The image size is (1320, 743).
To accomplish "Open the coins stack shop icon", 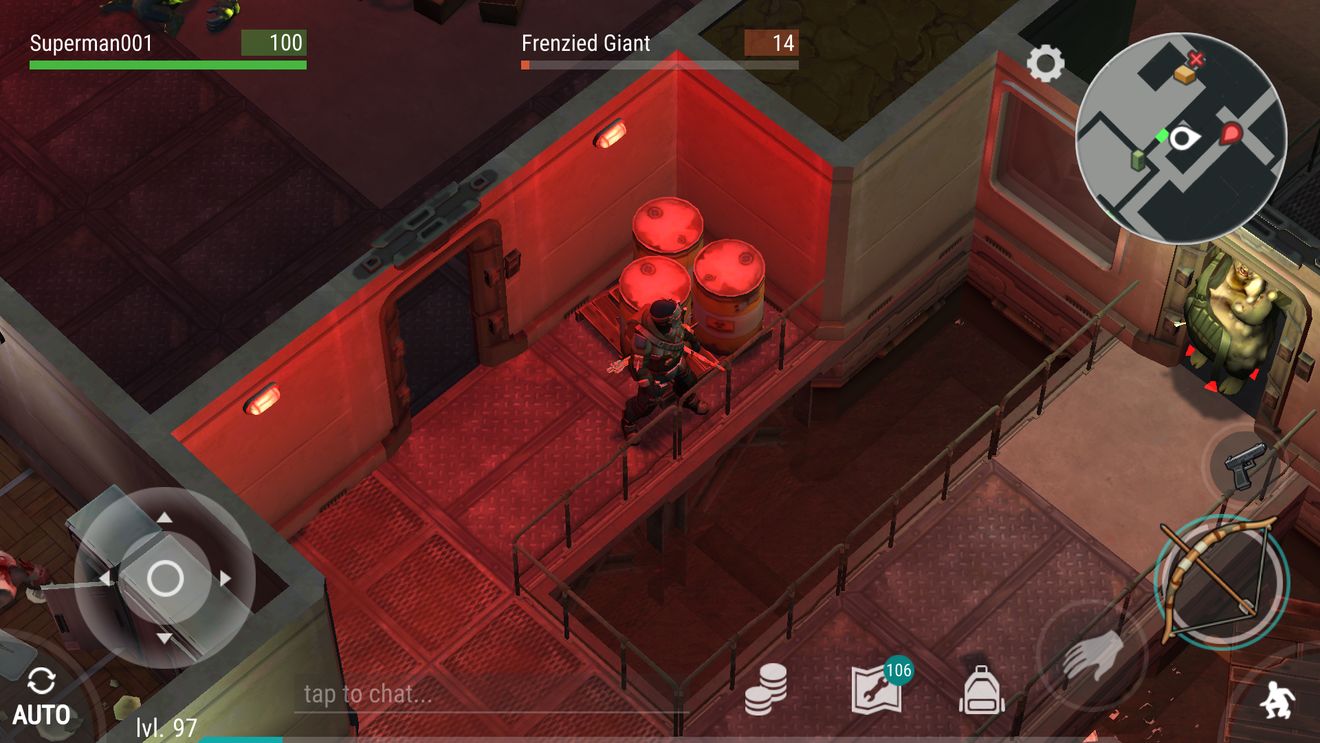I will [x=766, y=689].
